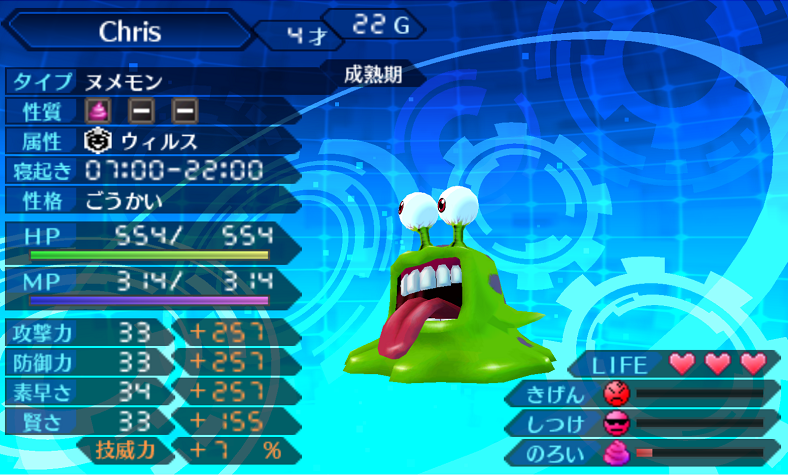Image resolution: width=788 pixels, height=475 pixels.
Task: Select the 性格 ごうかい row
Action: [x=150, y=201]
